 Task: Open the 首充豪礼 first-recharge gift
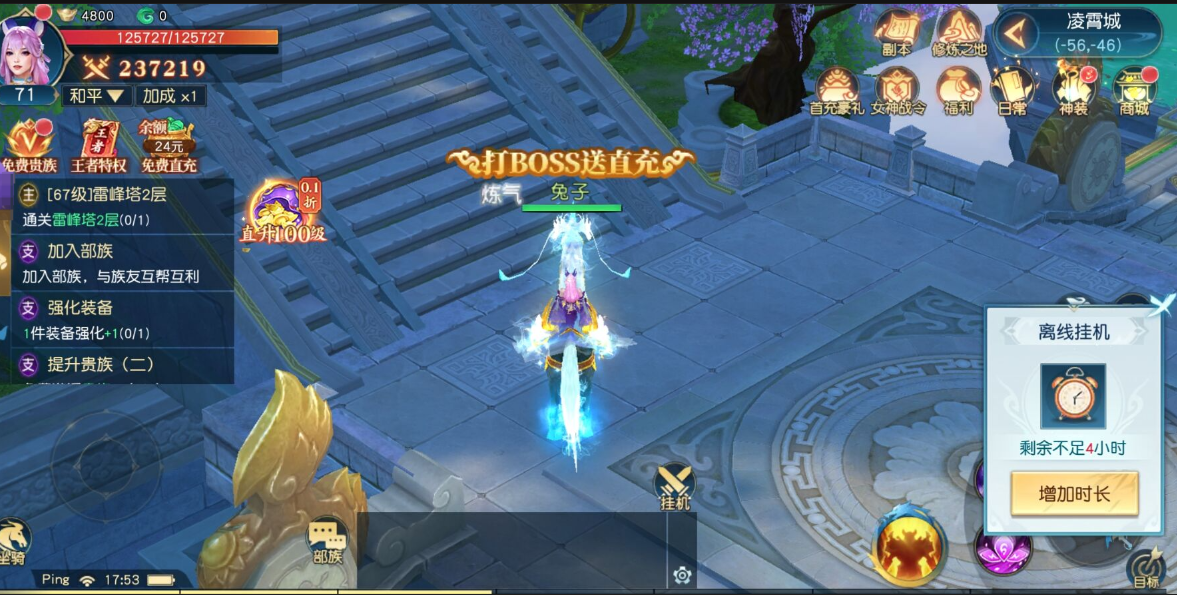click(x=837, y=90)
